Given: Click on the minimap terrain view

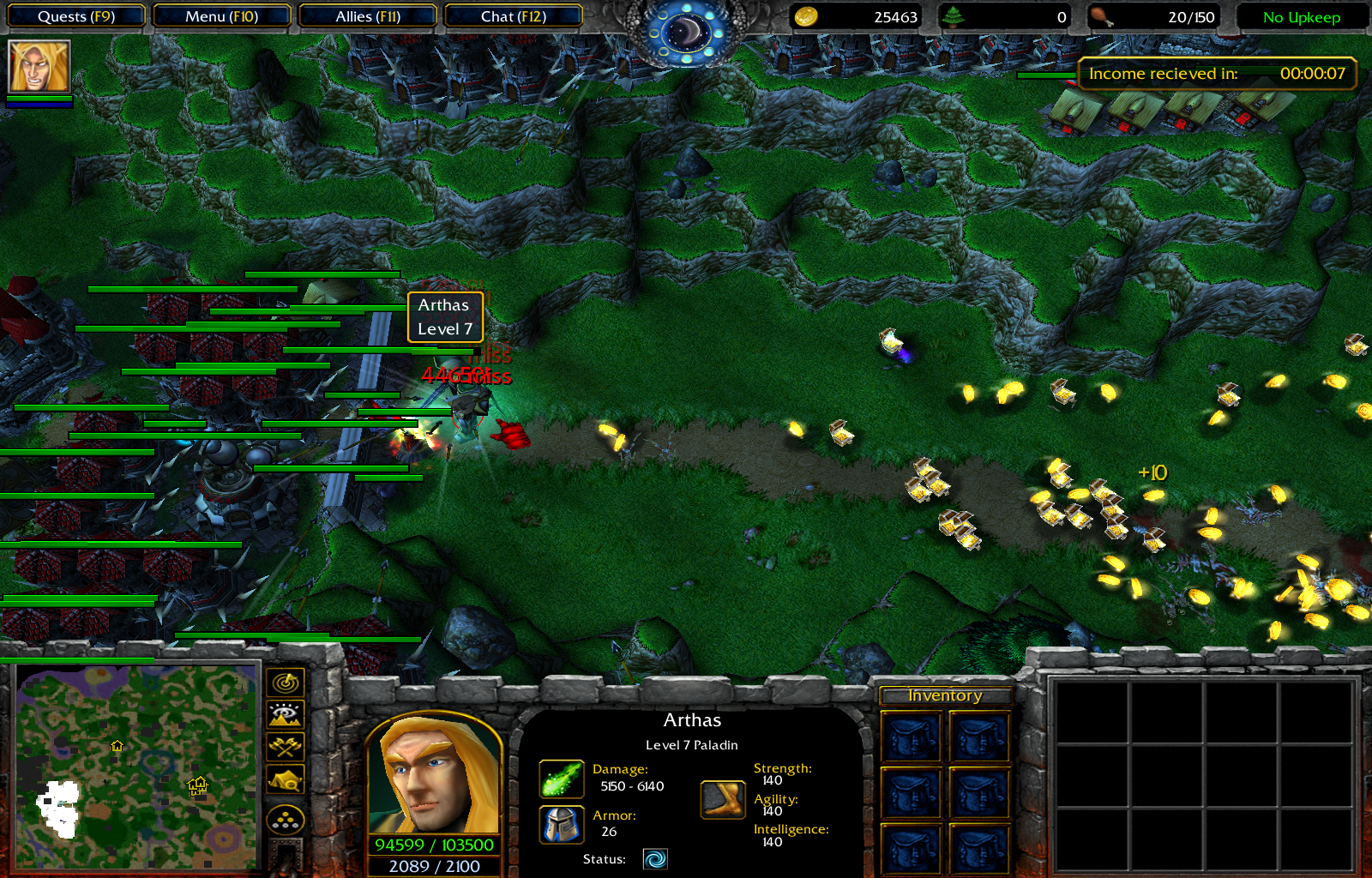Looking at the screenshot, I should [137, 767].
